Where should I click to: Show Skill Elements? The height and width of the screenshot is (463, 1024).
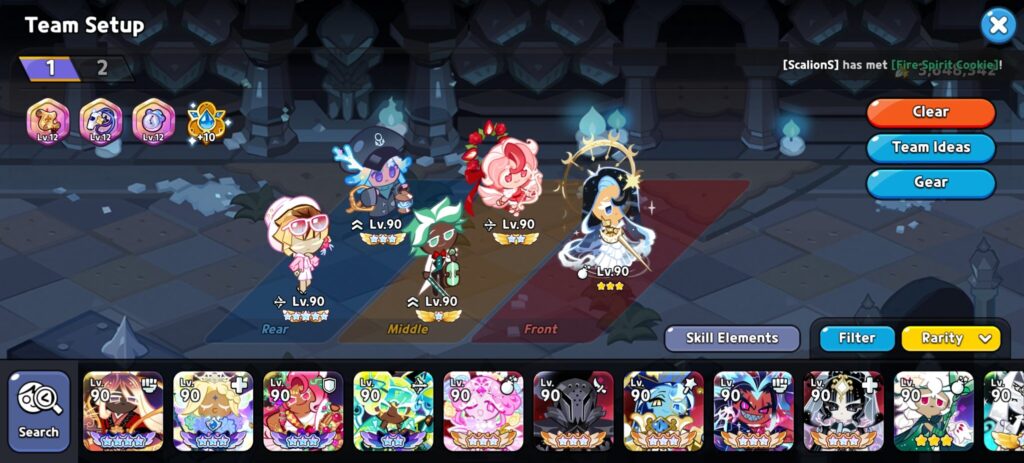(732, 338)
